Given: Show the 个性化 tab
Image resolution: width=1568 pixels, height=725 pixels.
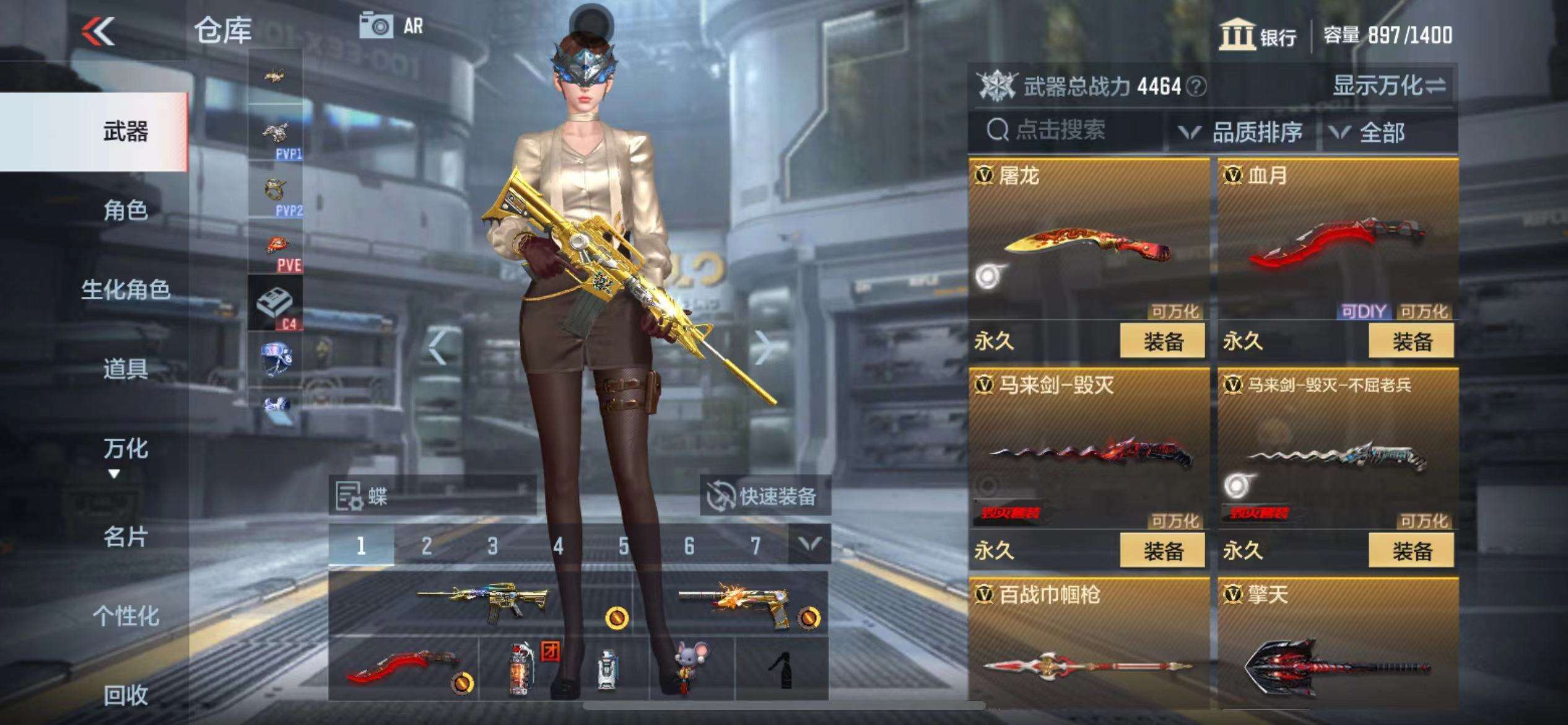Looking at the screenshot, I should (125, 616).
